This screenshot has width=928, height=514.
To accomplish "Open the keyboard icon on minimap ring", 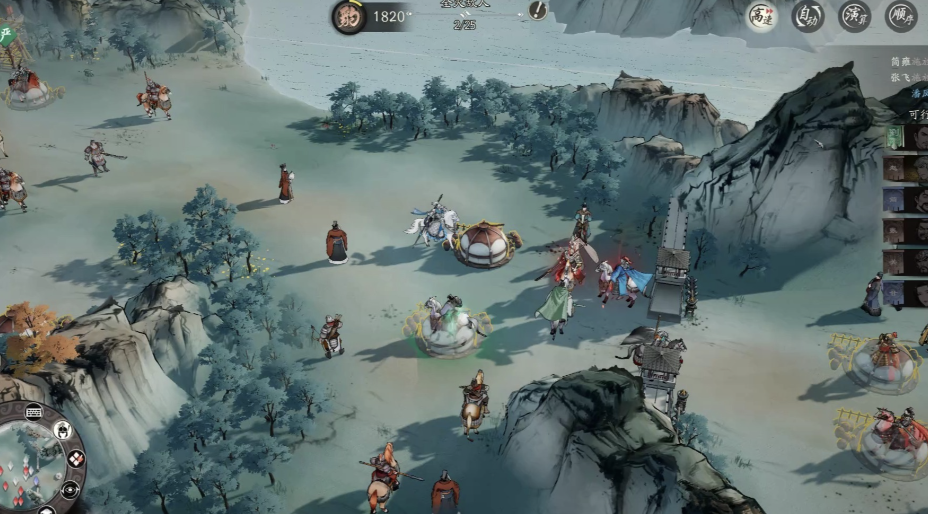I will tap(33, 411).
